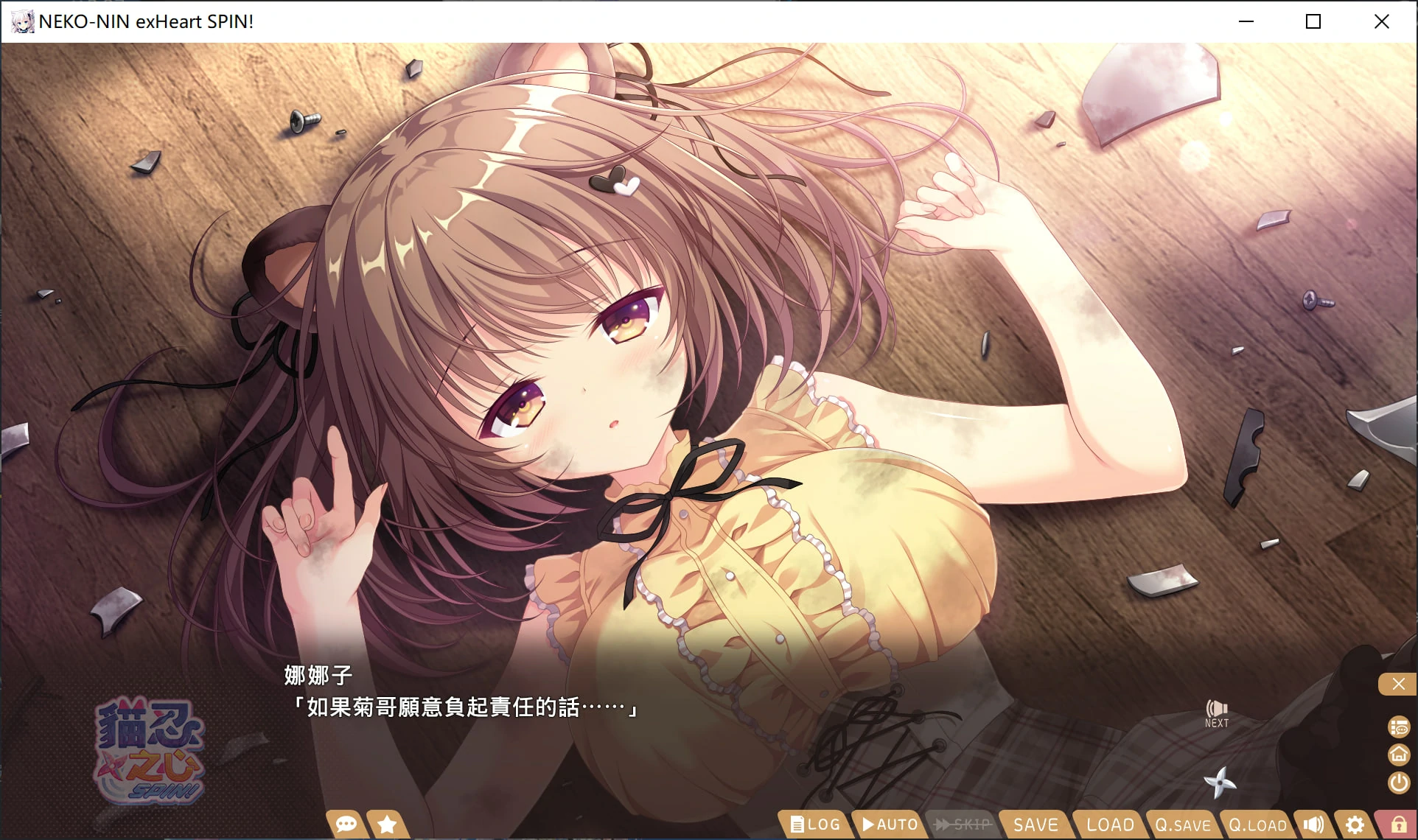1418x840 pixels.
Task: Click the red lock icon in bottom corner
Action: tap(1398, 825)
